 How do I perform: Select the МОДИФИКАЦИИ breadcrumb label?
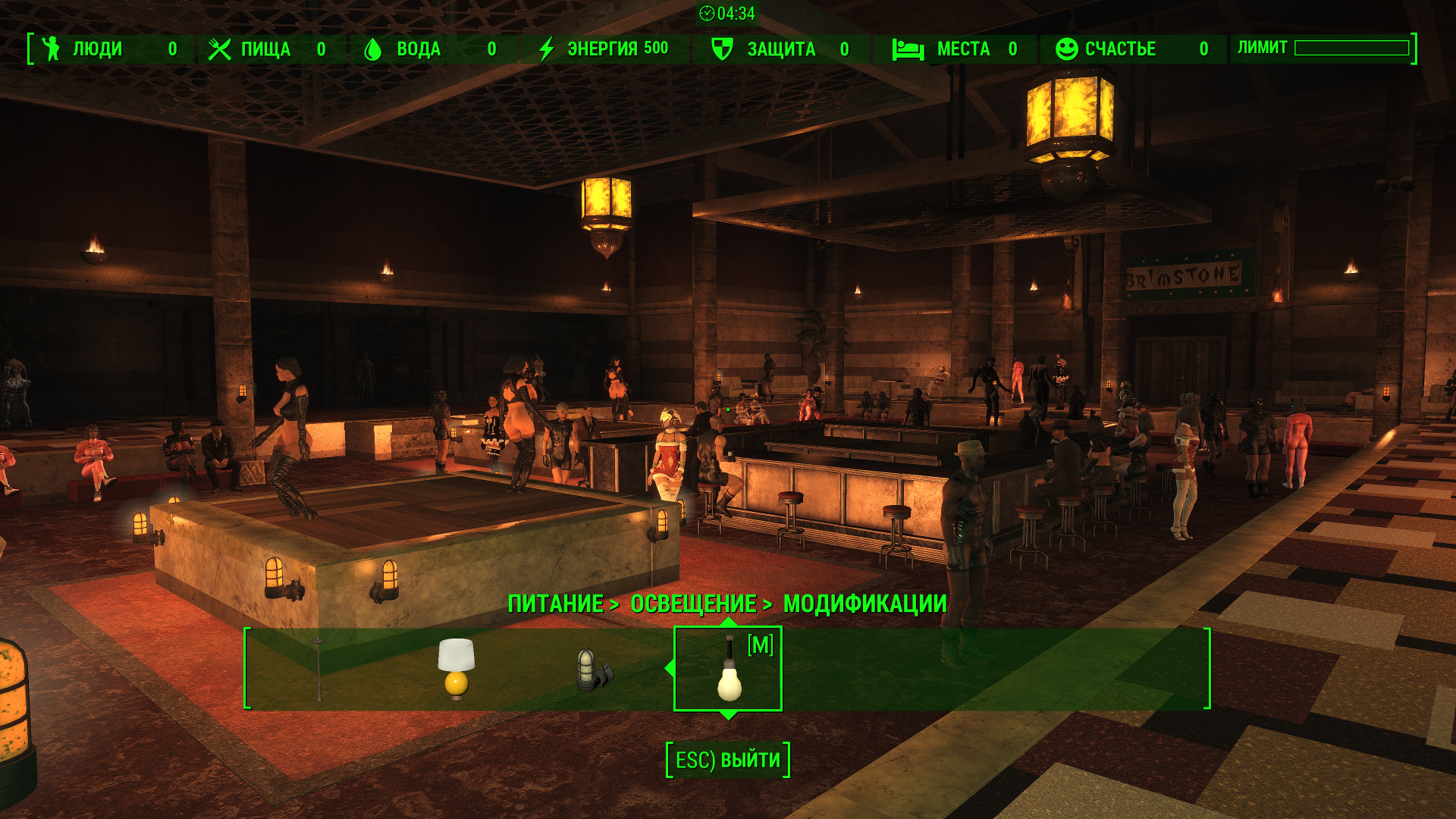pos(864,604)
